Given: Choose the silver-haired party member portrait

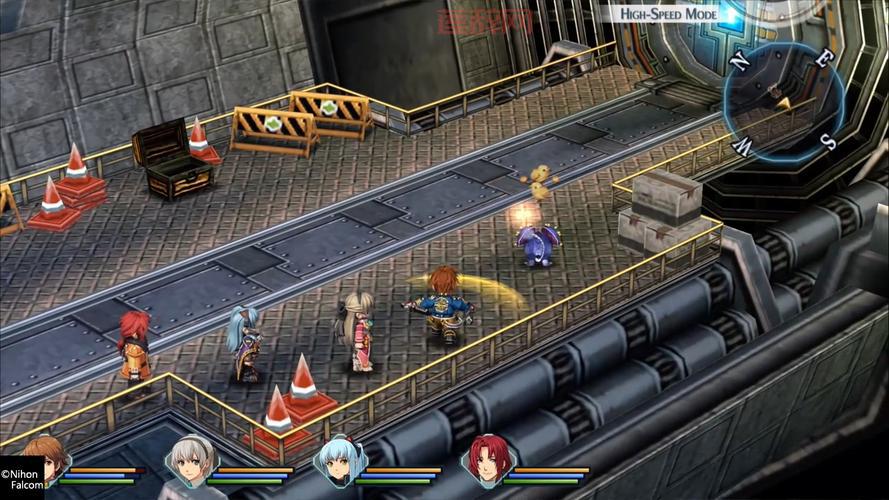Looking at the screenshot, I should 188,461.
